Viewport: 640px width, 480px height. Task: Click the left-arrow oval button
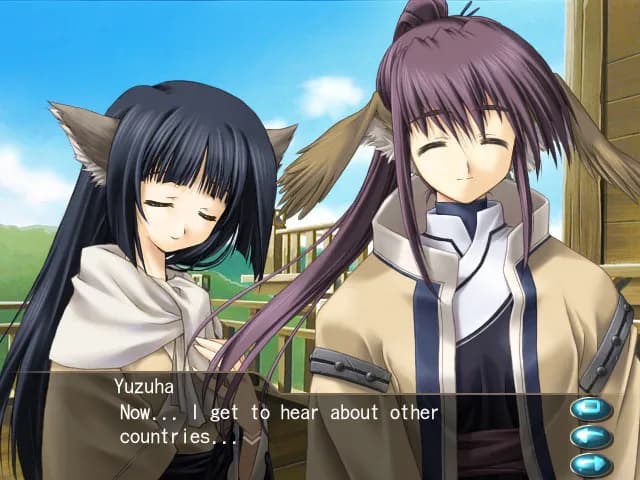591,437
